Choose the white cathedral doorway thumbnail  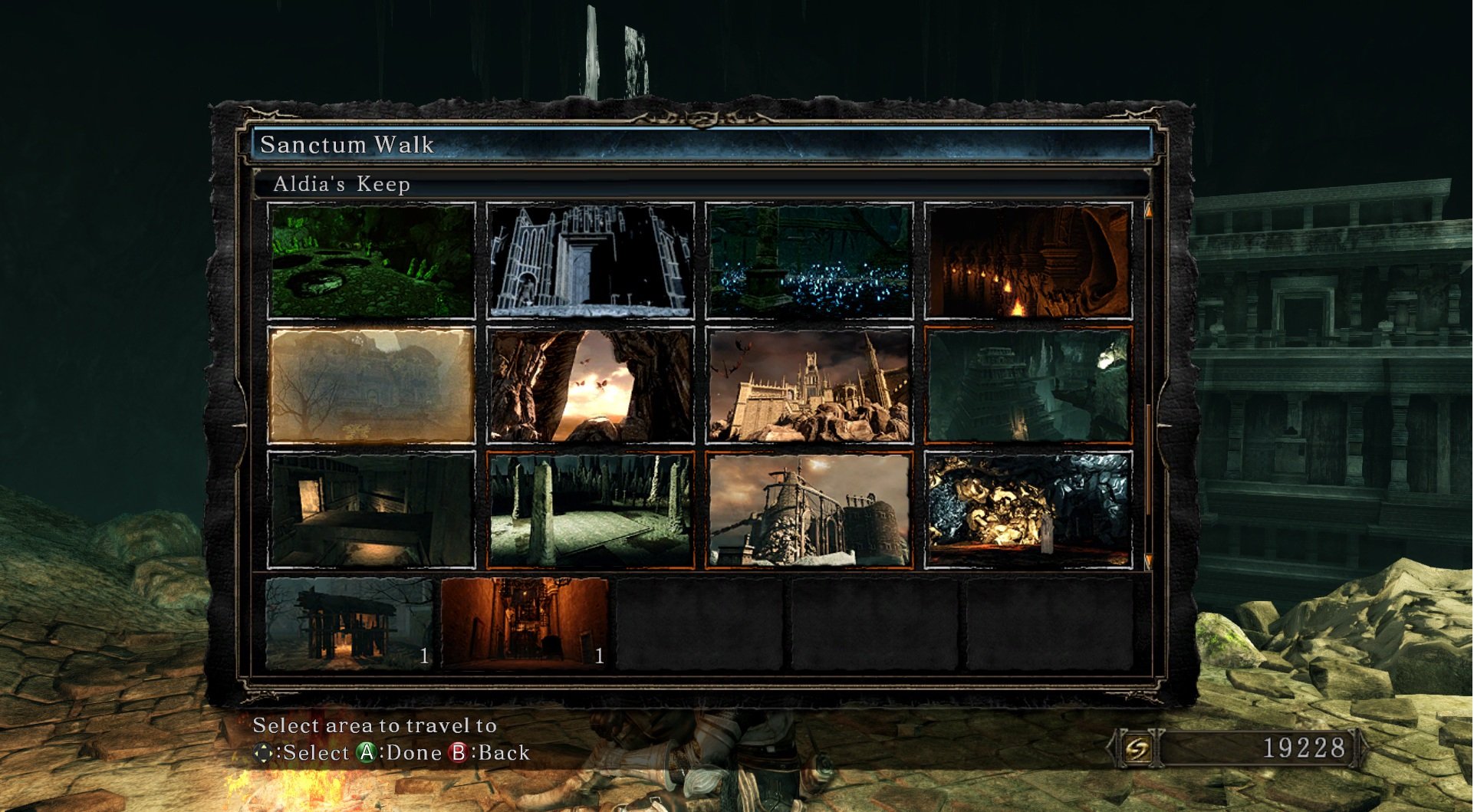click(590, 261)
